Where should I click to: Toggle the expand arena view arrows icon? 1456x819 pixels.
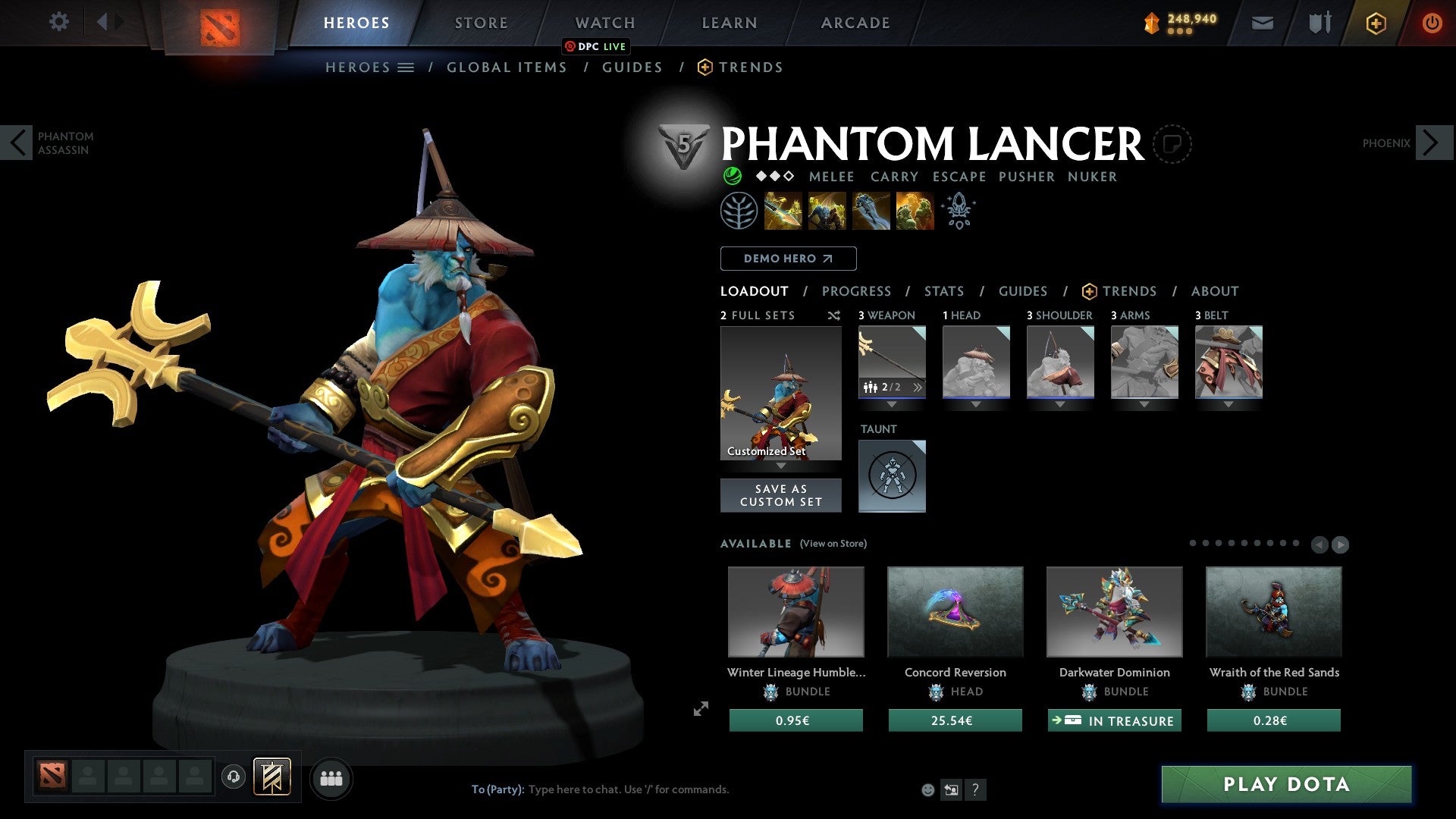(x=699, y=710)
